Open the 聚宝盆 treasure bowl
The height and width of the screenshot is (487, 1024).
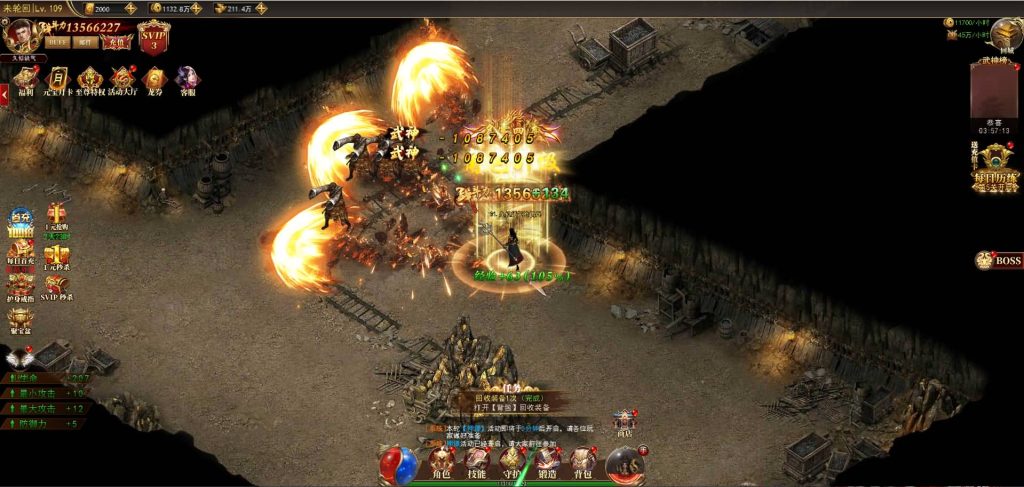(21, 322)
